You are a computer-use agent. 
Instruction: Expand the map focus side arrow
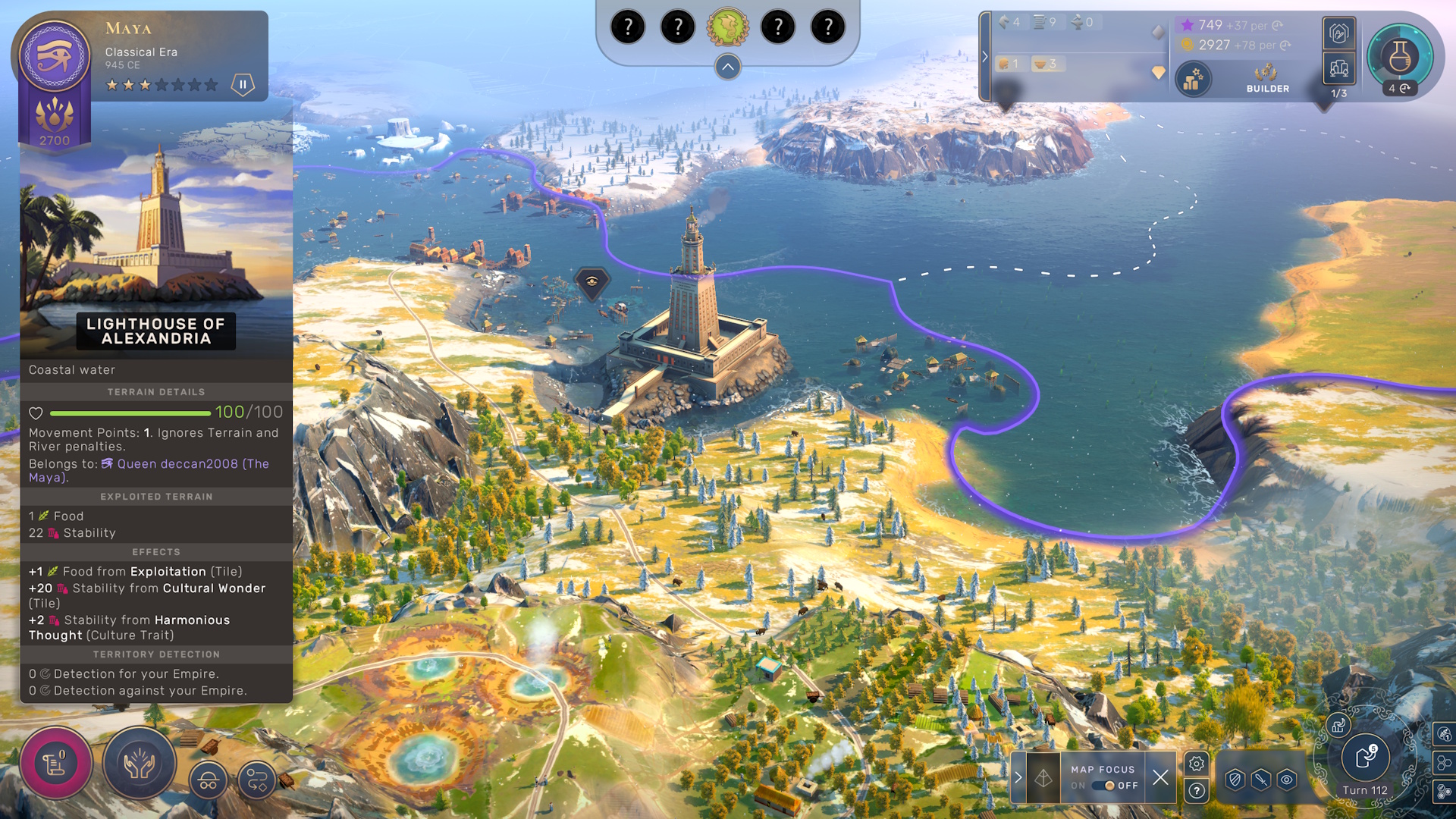(1018, 777)
